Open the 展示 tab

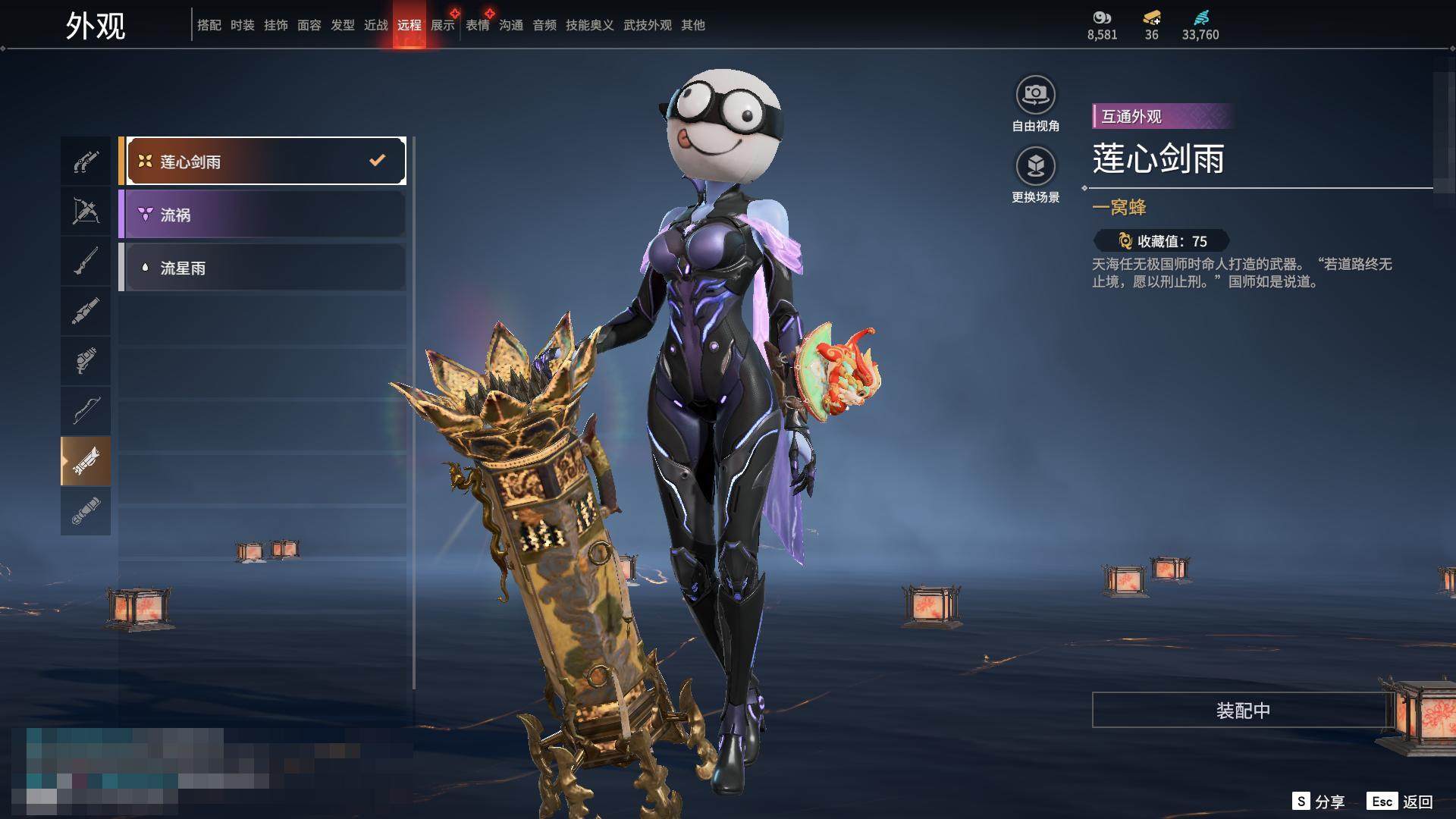pos(443,25)
